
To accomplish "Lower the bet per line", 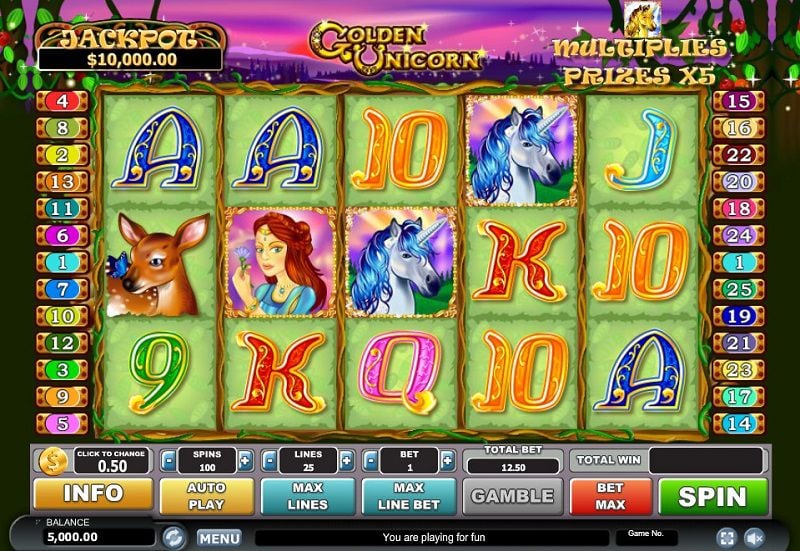I will pos(370,461).
